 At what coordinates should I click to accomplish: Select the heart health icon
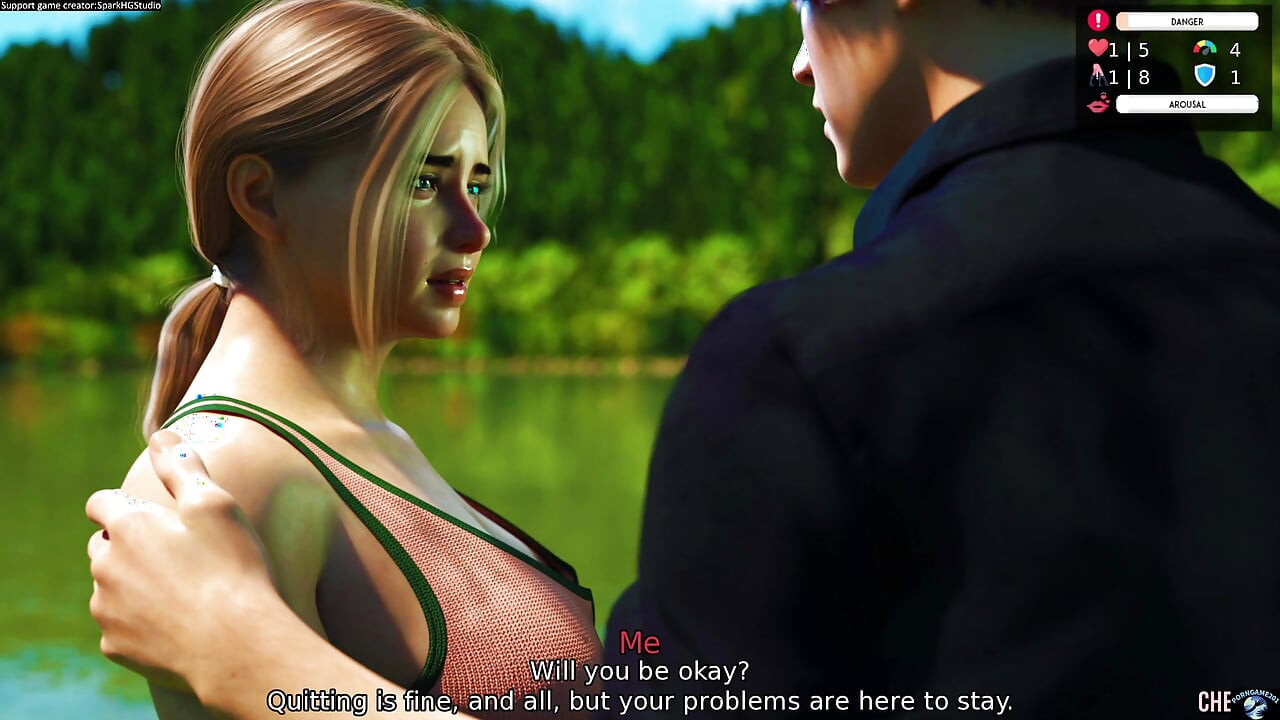1098,47
